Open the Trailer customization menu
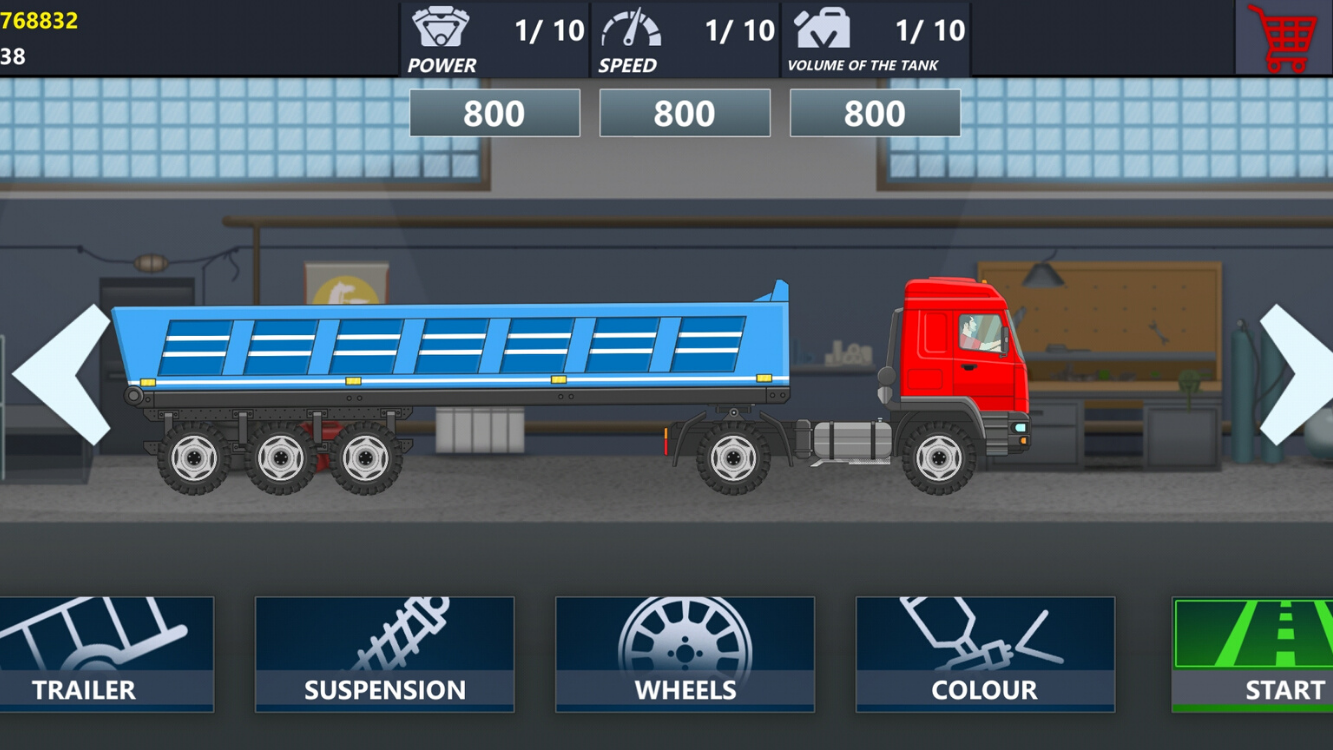Screen dimensions: 1333x750 pos(105,654)
